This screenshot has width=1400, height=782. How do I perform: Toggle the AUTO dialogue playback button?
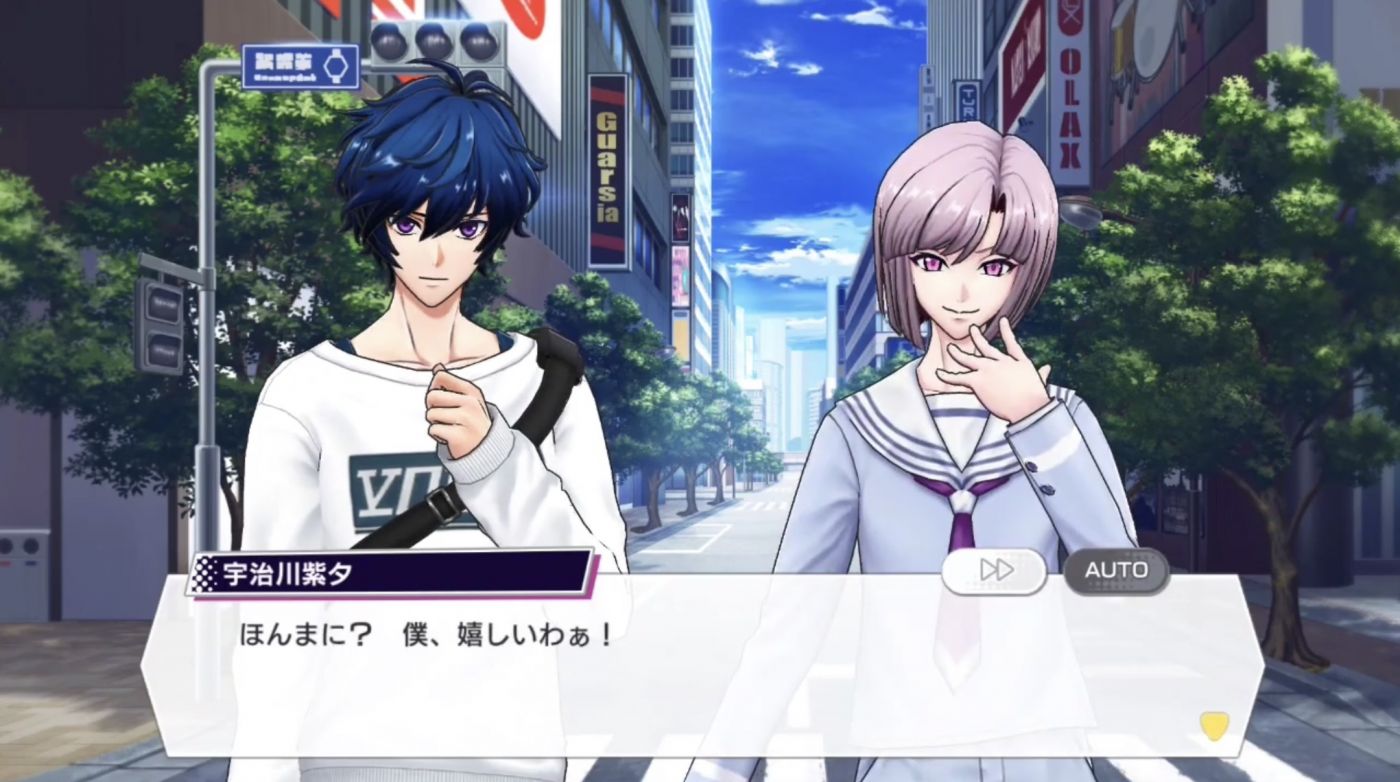click(1116, 571)
